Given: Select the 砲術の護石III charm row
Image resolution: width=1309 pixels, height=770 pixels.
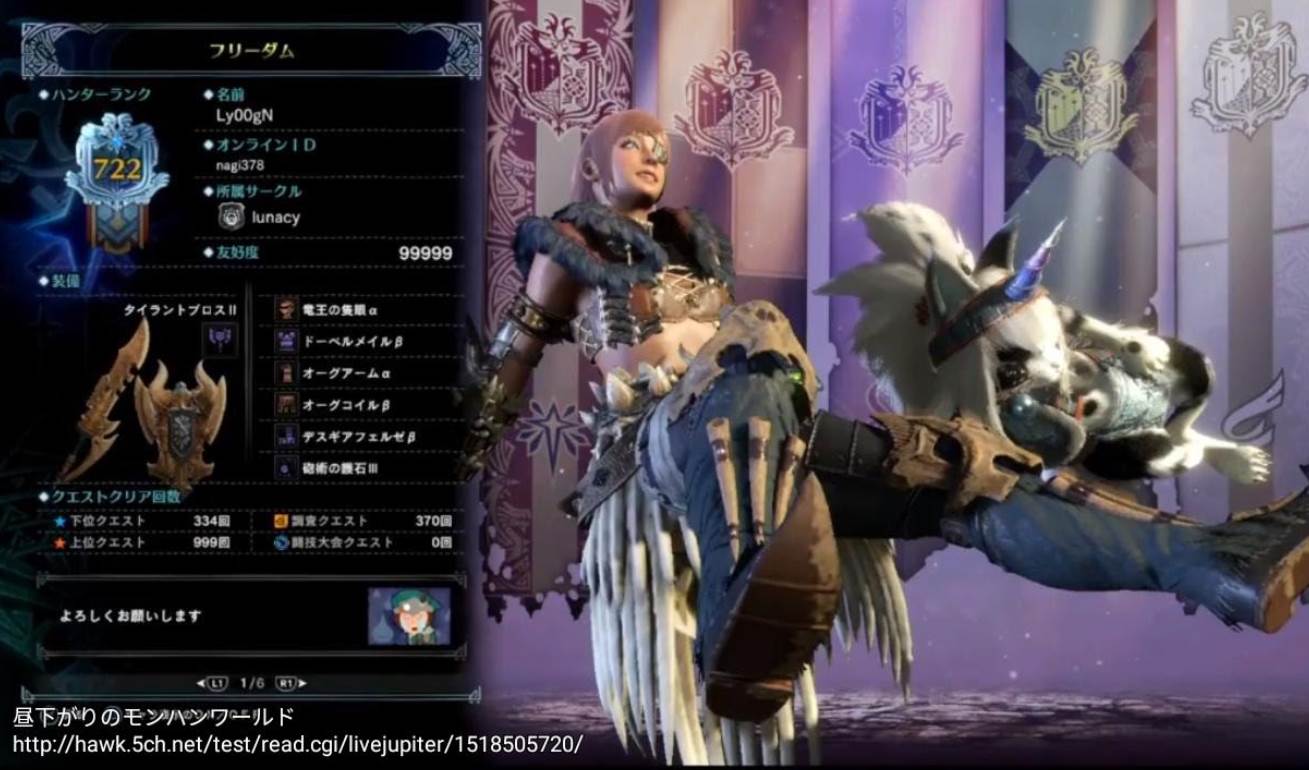Looking at the screenshot, I should coord(364,467).
